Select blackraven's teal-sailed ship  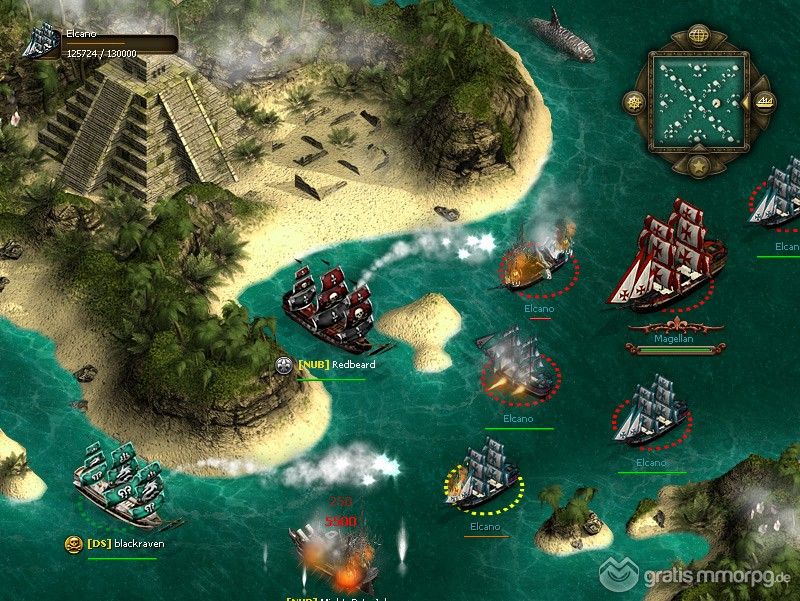[118, 485]
